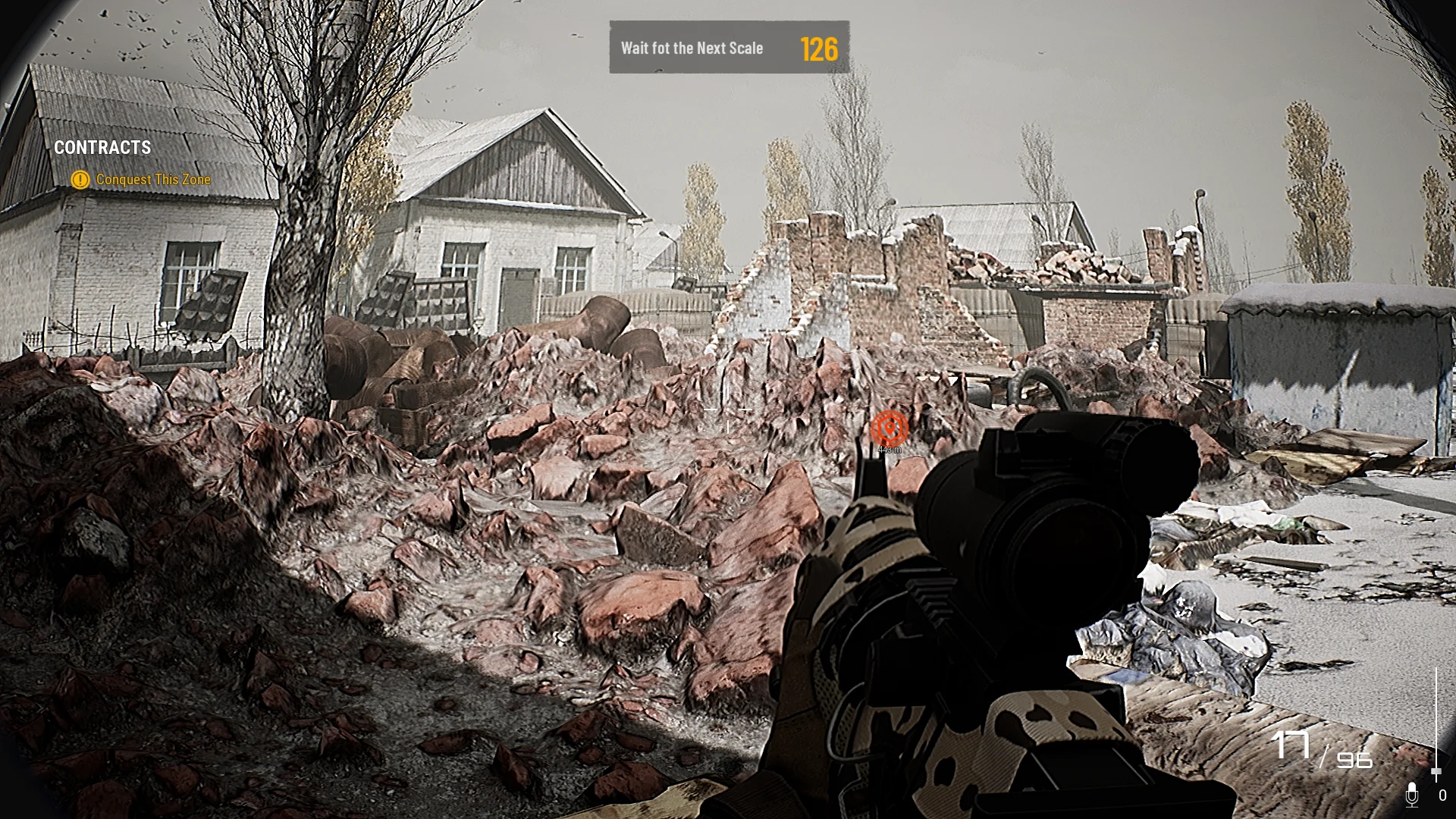Select the Conquest This Zone contract
Image resolution: width=1456 pixels, height=819 pixels.
click(152, 180)
